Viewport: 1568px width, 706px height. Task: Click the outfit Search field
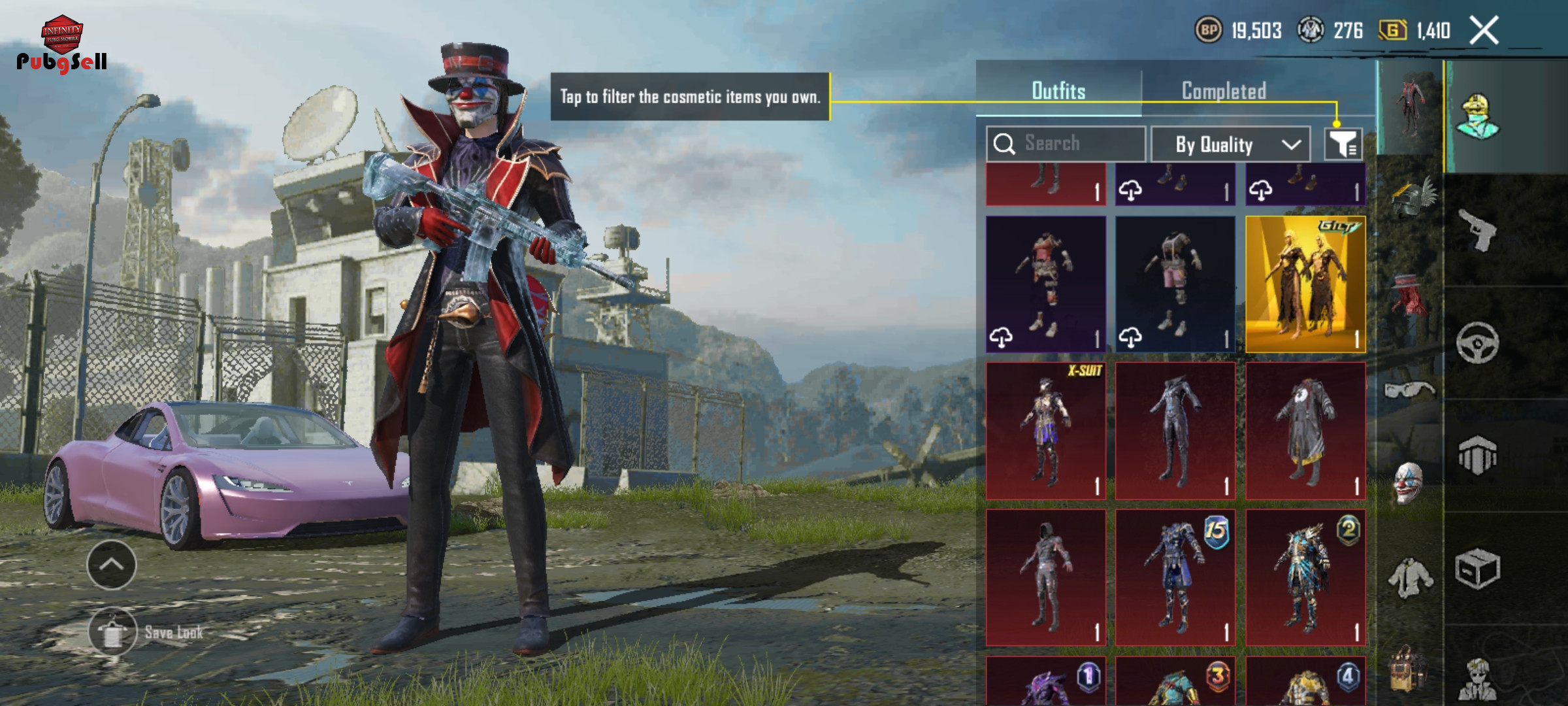[x=1066, y=143]
